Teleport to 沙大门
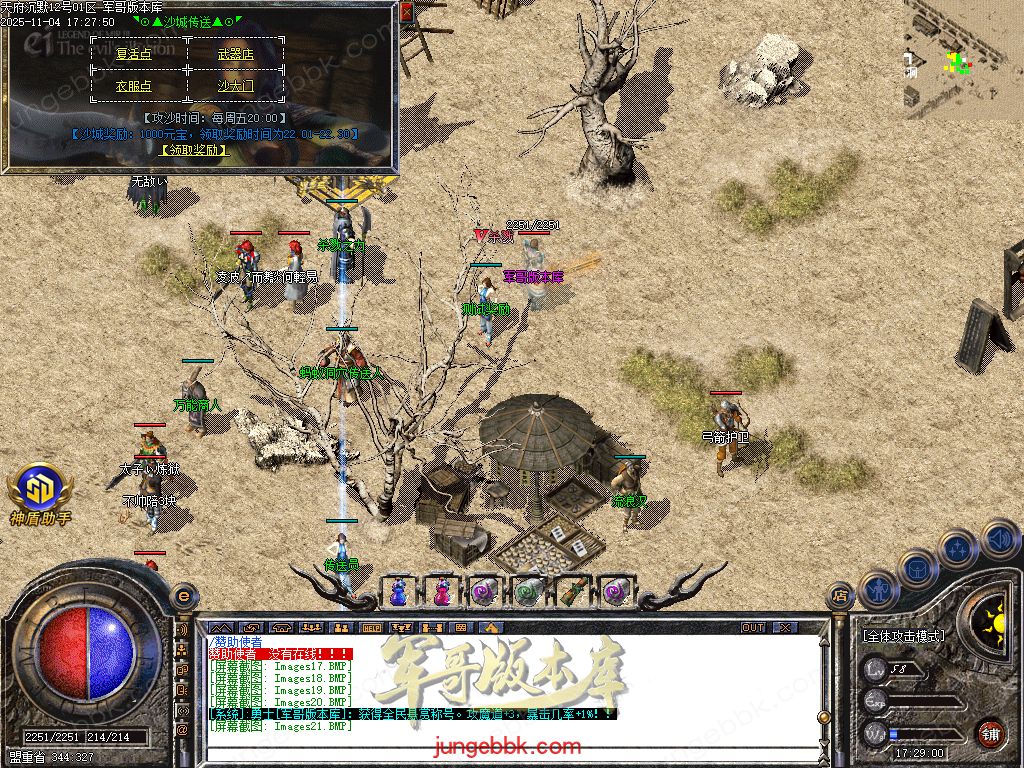The width and height of the screenshot is (1024, 768). point(236,86)
